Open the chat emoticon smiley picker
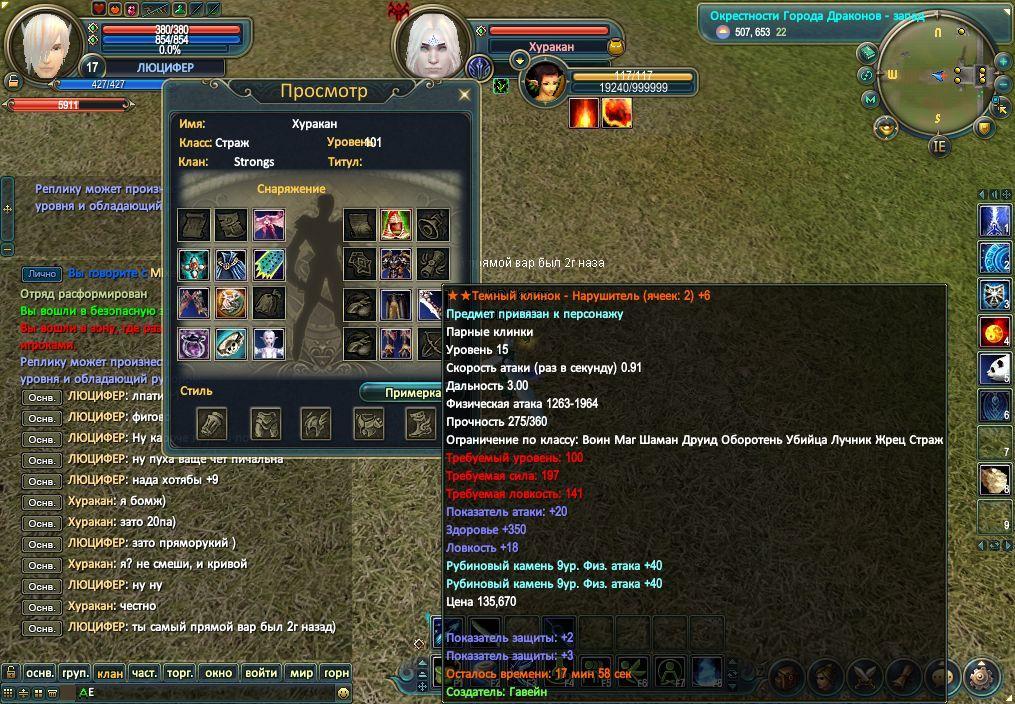 click(x=343, y=692)
